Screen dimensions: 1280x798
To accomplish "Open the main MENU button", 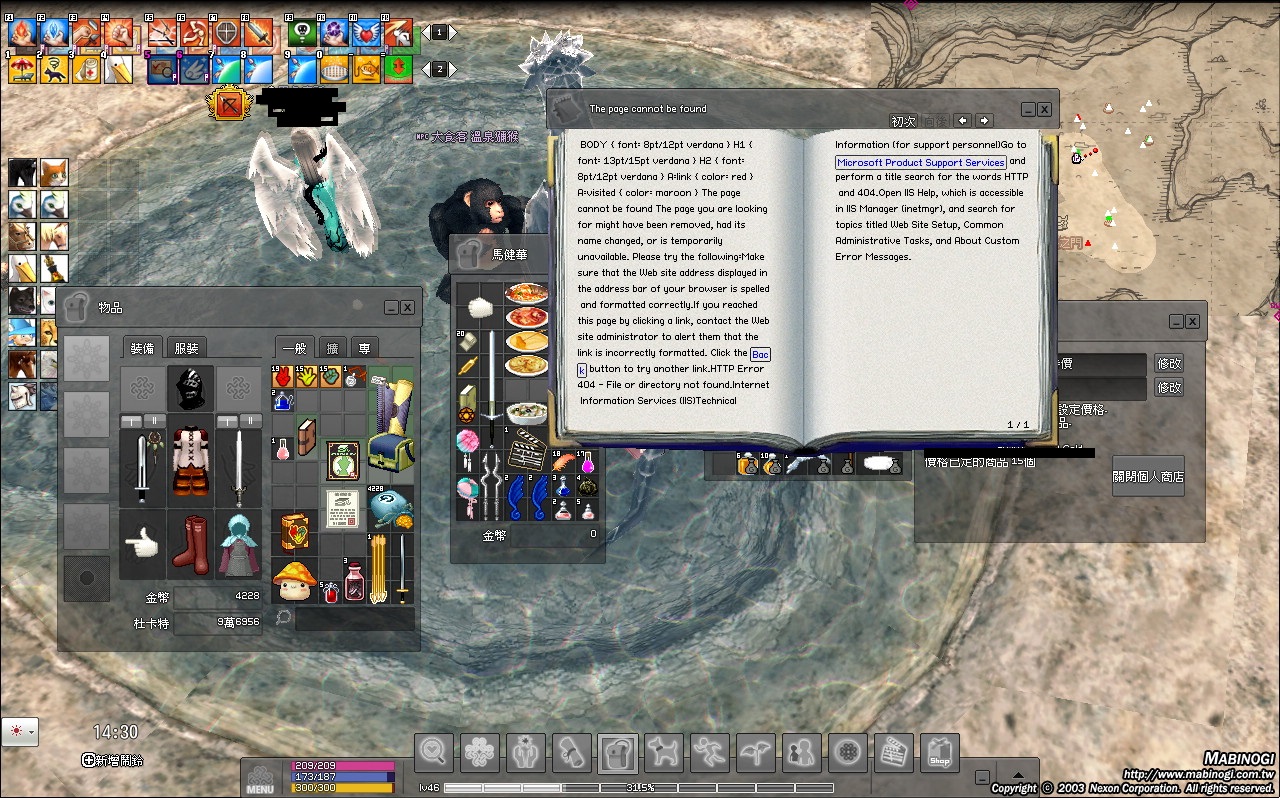I will click(x=260, y=778).
